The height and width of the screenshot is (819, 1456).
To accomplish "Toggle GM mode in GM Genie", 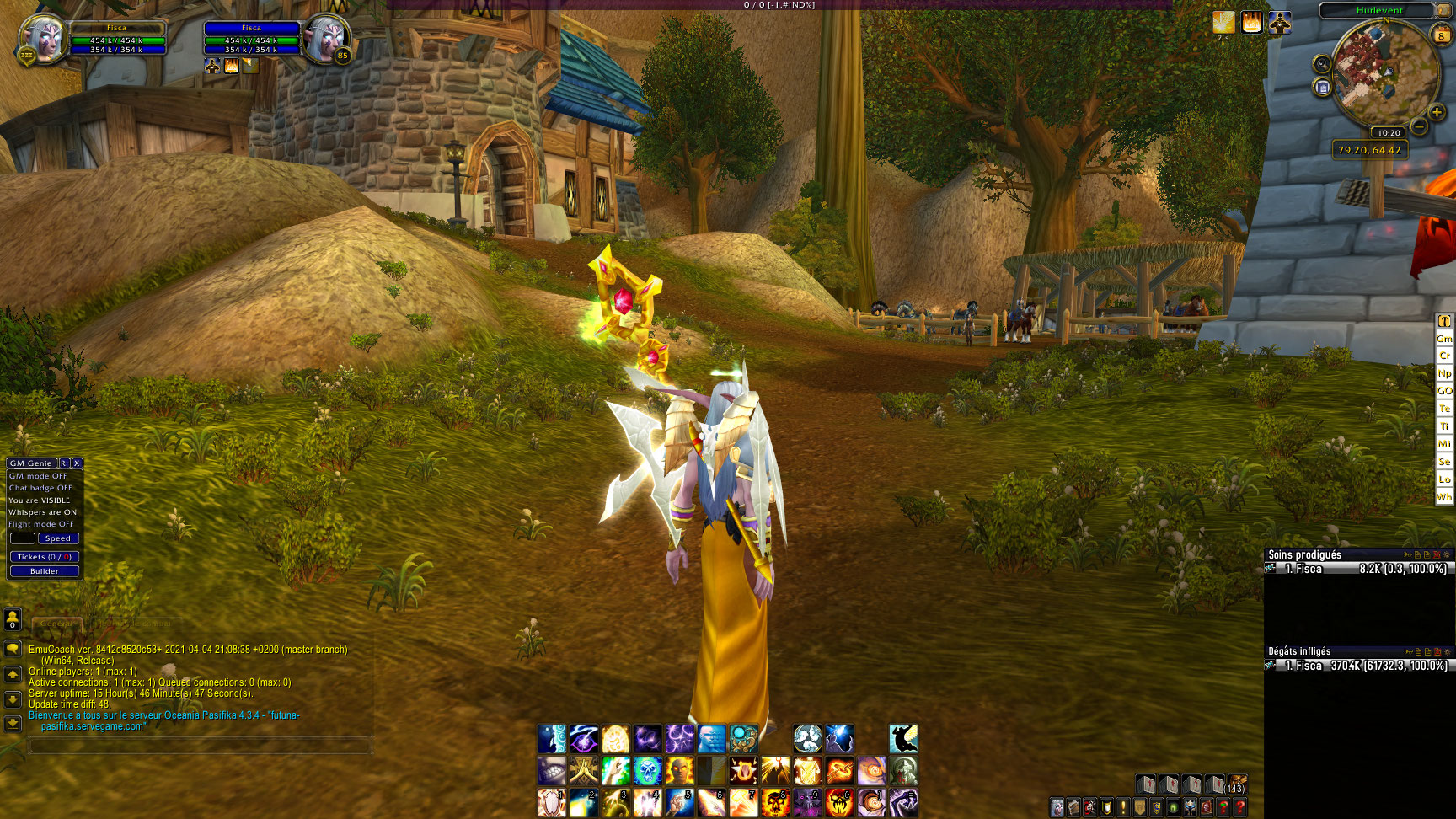I will pos(38,476).
